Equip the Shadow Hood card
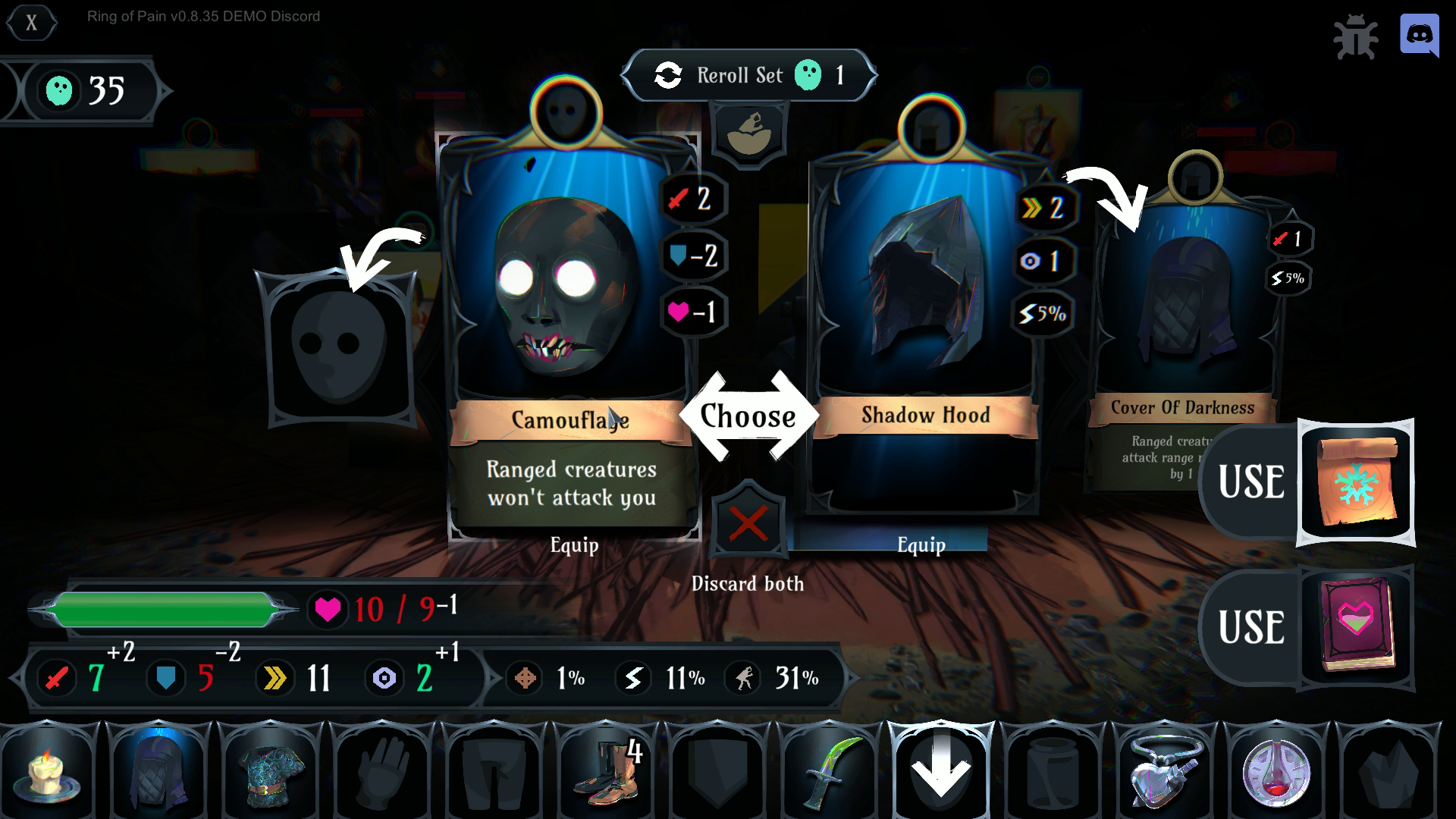Viewport: 1456px width, 819px height. [921, 544]
